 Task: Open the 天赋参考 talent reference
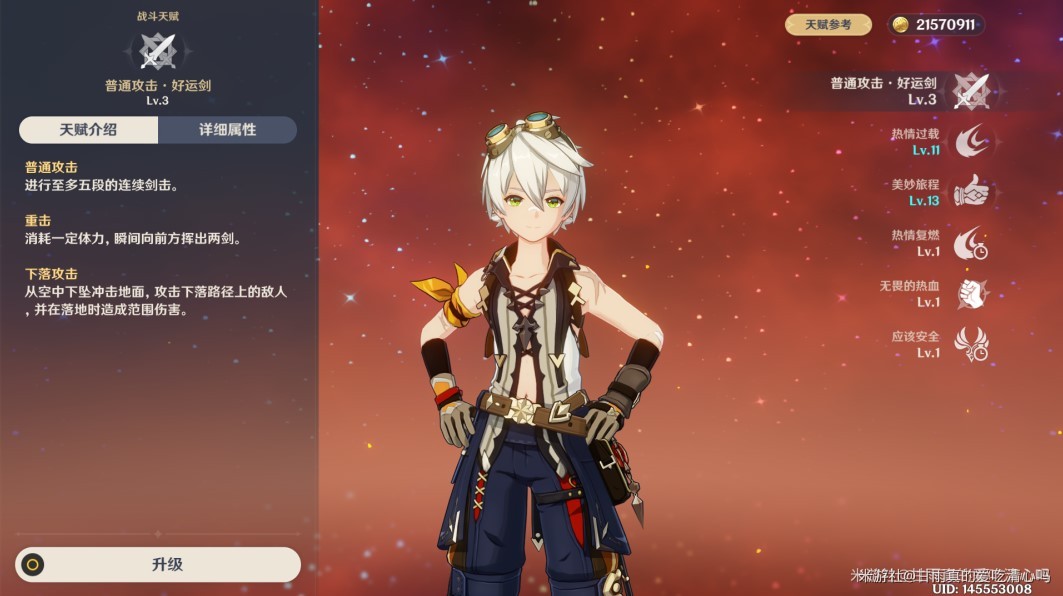pos(828,25)
